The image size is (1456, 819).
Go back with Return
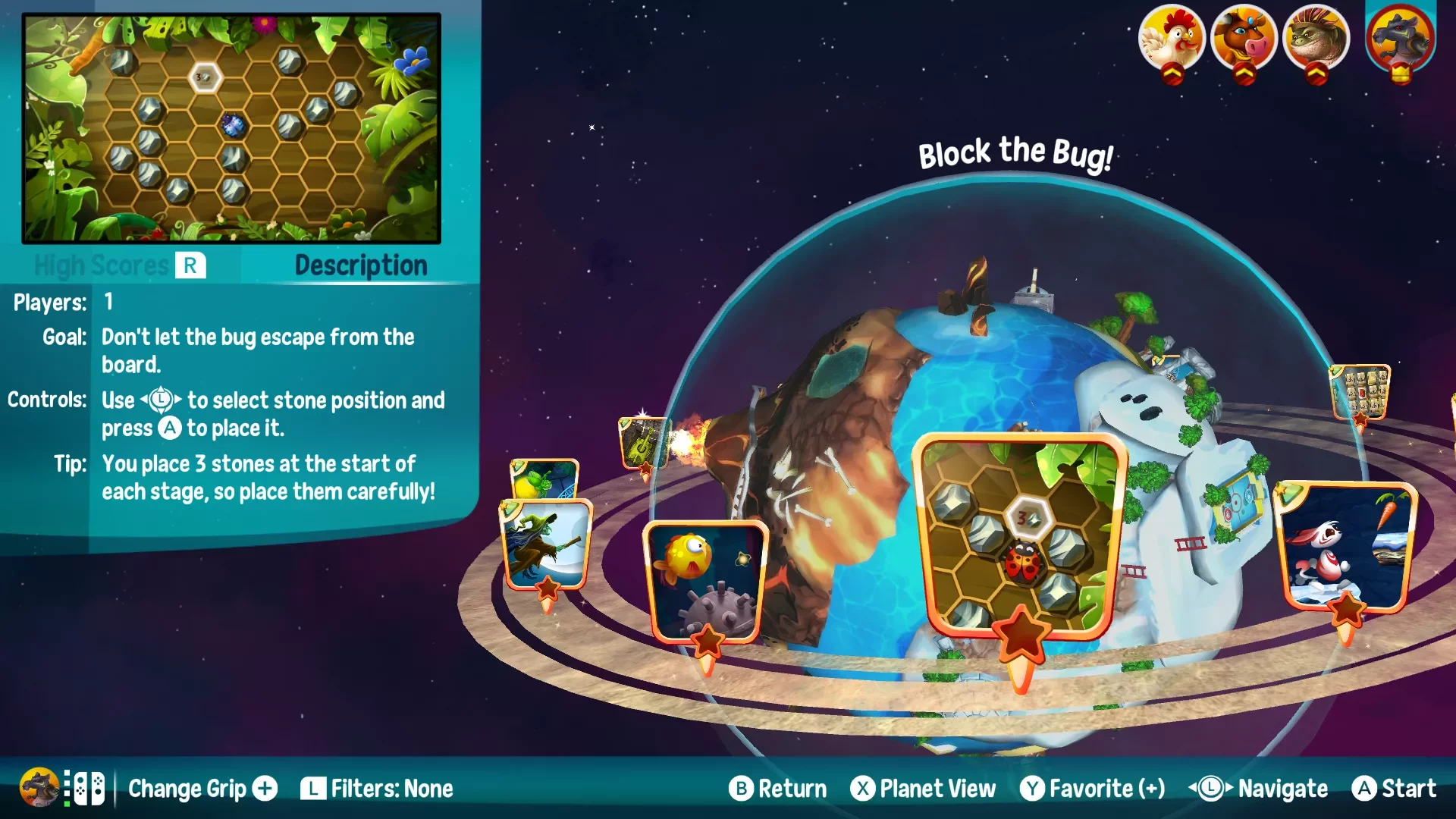tap(778, 789)
